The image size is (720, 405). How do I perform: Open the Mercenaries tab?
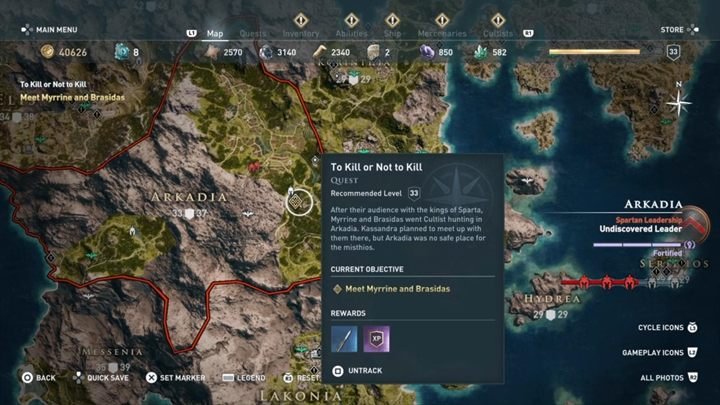click(442, 33)
